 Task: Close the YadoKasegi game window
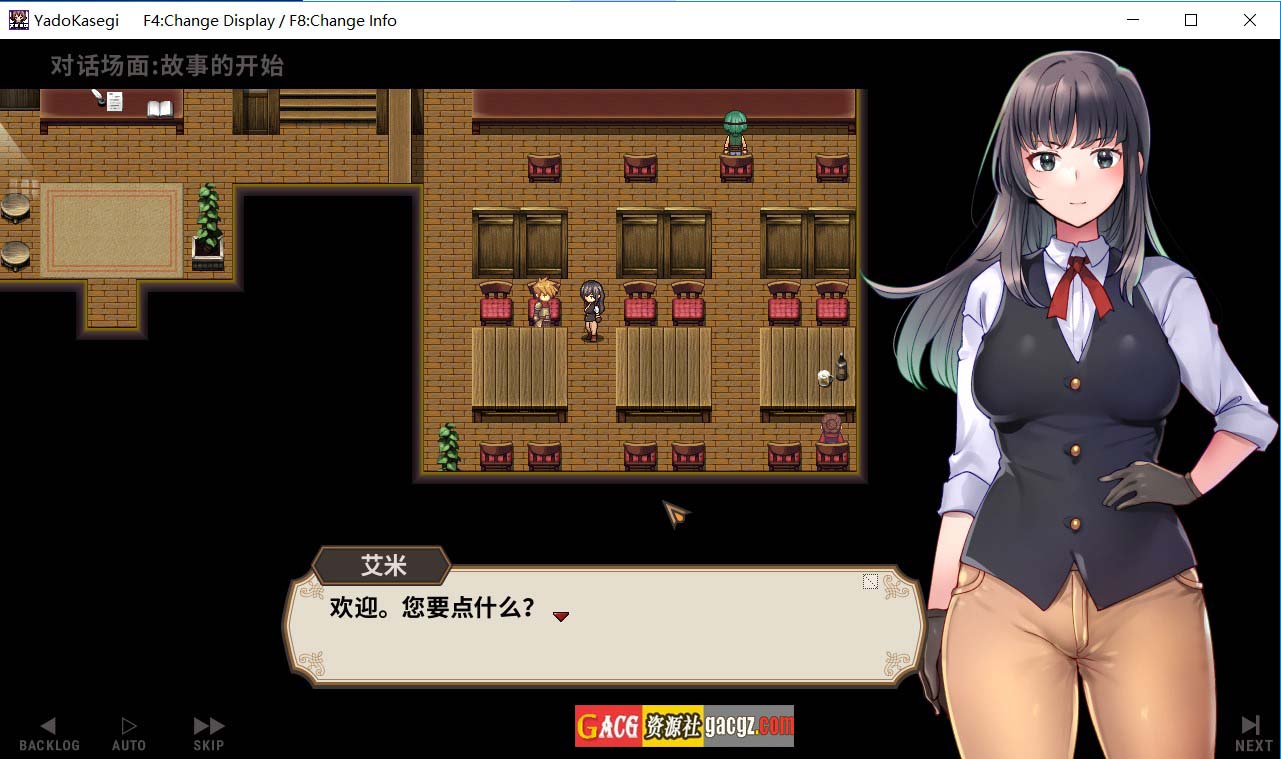(x=1250, y=20)
